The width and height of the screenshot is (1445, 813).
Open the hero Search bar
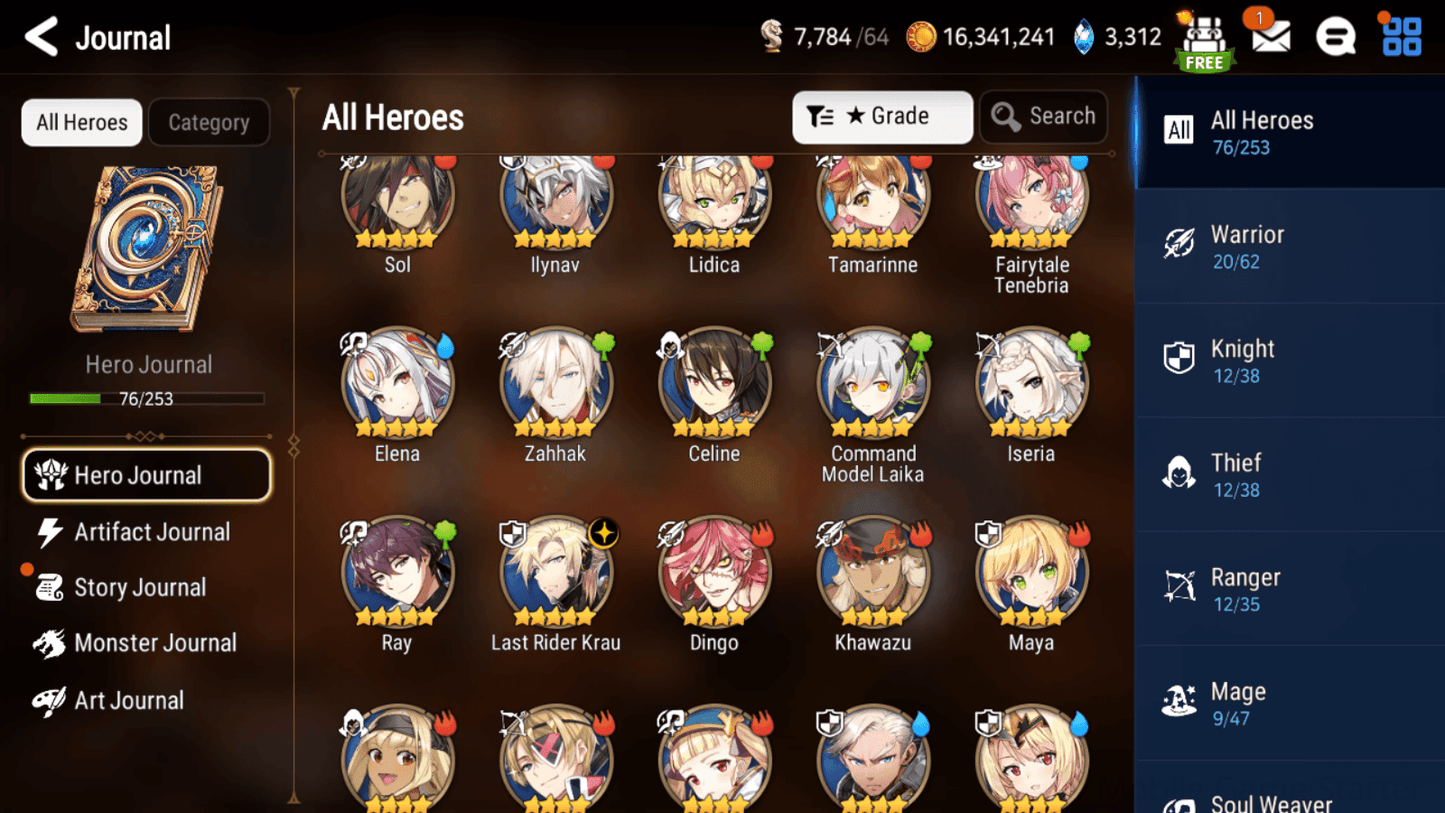tap(1043, 116)
